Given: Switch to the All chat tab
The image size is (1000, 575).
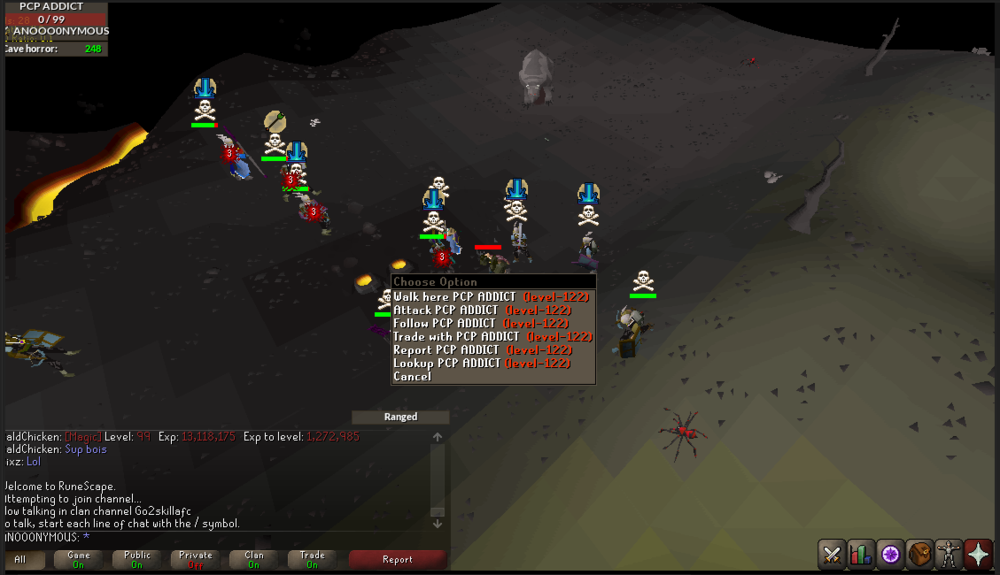Looking at the screenshot, I should 20,559.
